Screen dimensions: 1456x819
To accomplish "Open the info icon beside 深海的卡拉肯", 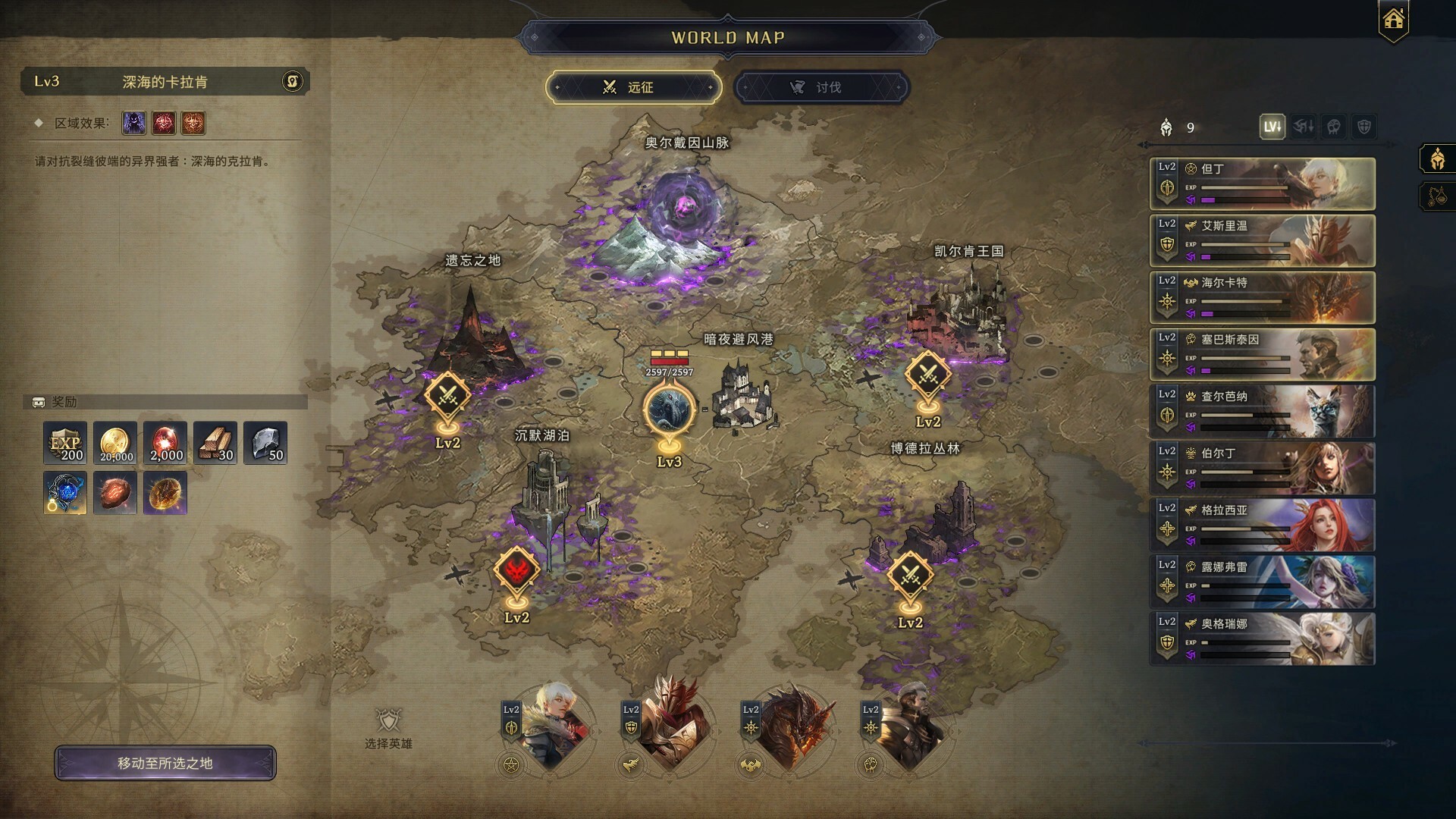I will tap(293, 81).
